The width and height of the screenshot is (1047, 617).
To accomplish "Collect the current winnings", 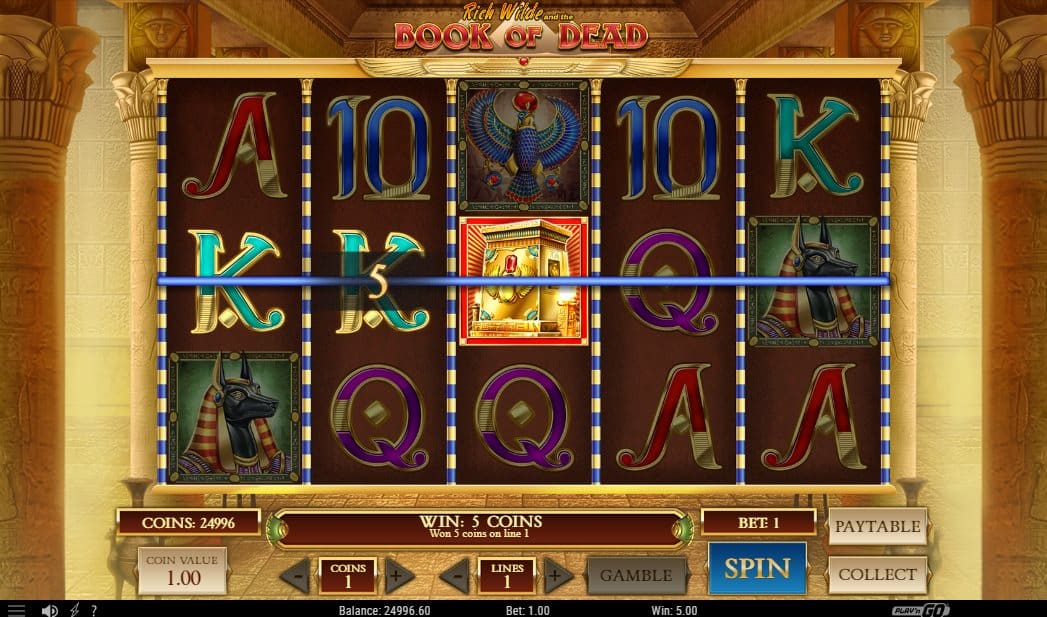I will point(877,575).
